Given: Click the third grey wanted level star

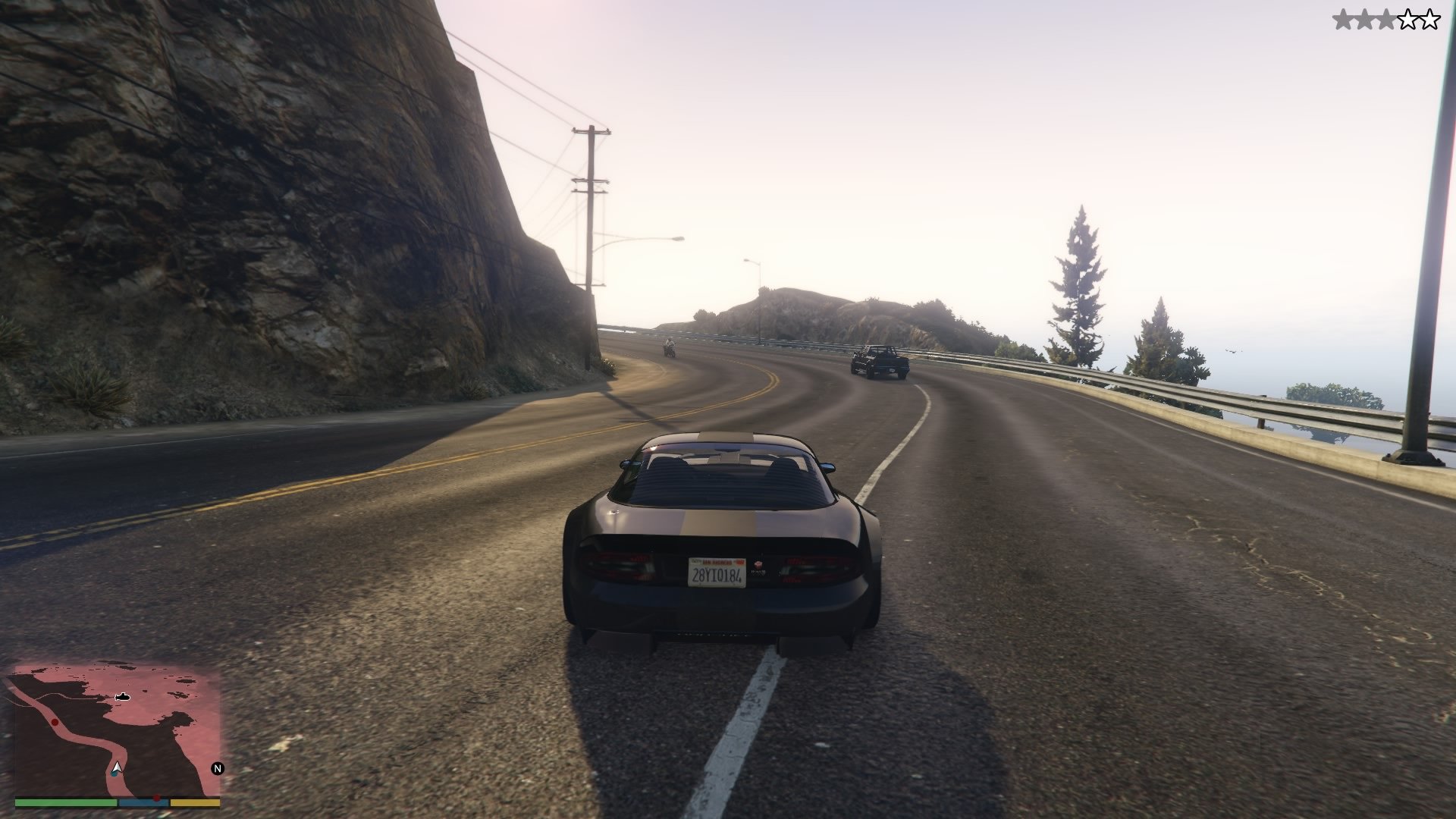Looking at the screenshot, I should click(x=1387, y=20).
